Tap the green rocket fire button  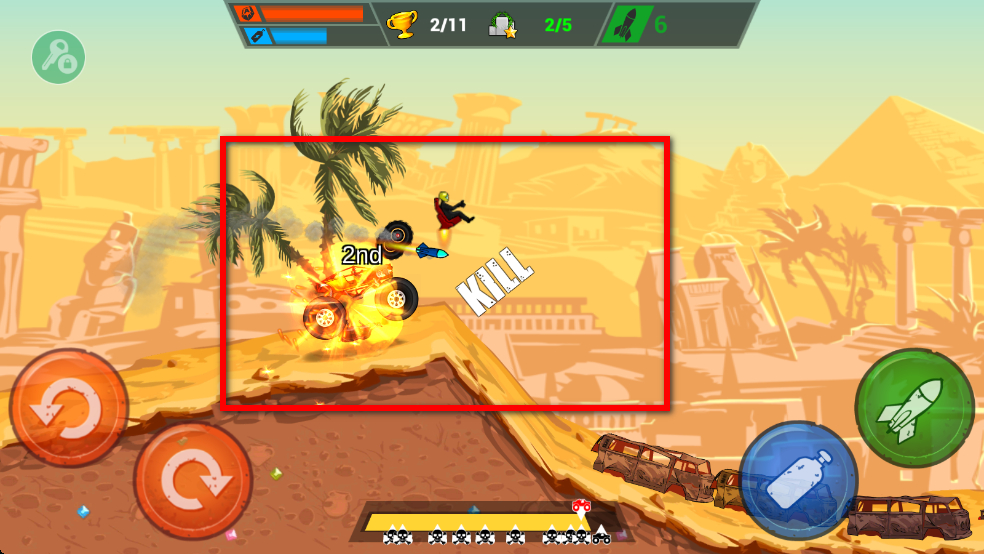[914, 408]
